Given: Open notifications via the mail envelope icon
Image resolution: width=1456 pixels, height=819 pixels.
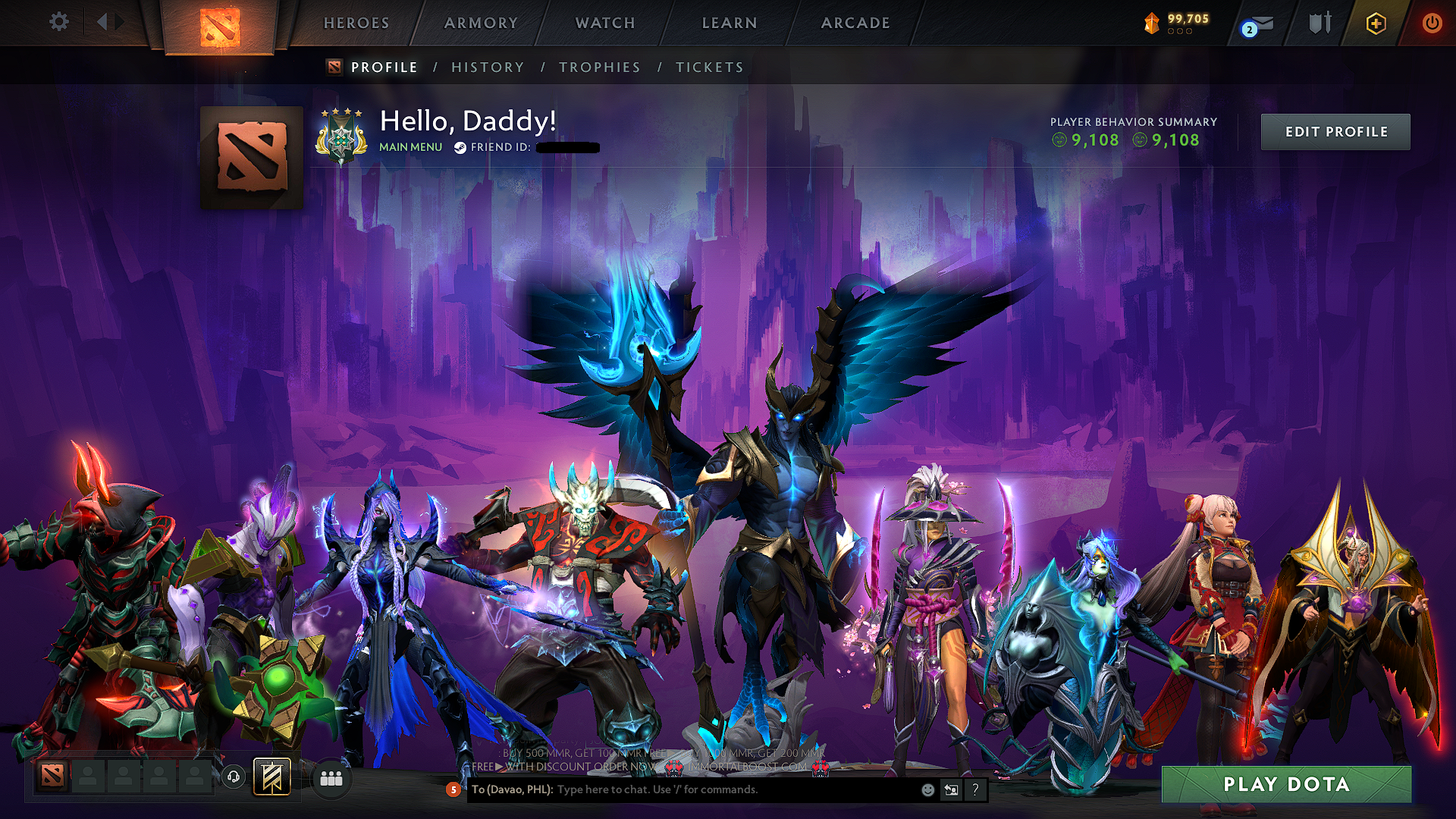Looking at the screenshot, I should click(1263, 23).
